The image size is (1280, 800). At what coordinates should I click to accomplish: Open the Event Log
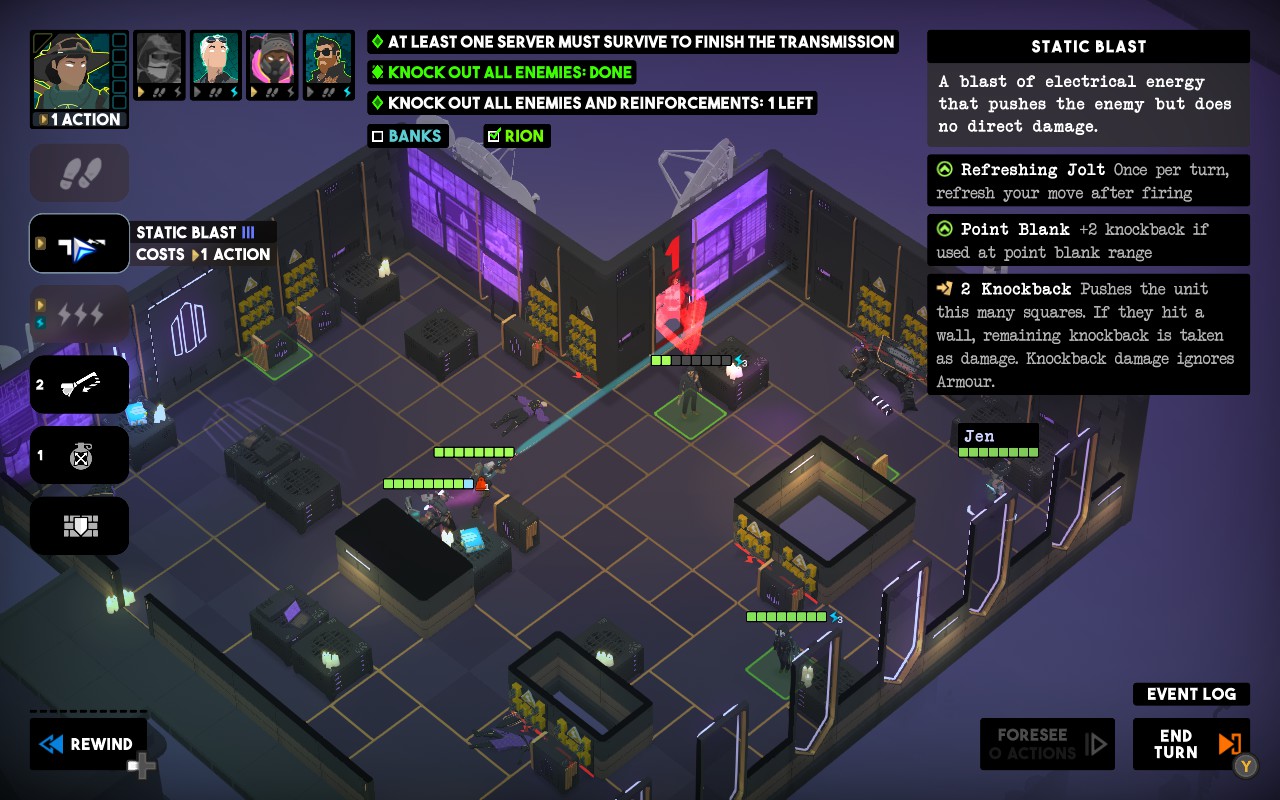pyautogui.click(x=1191, y=694)
